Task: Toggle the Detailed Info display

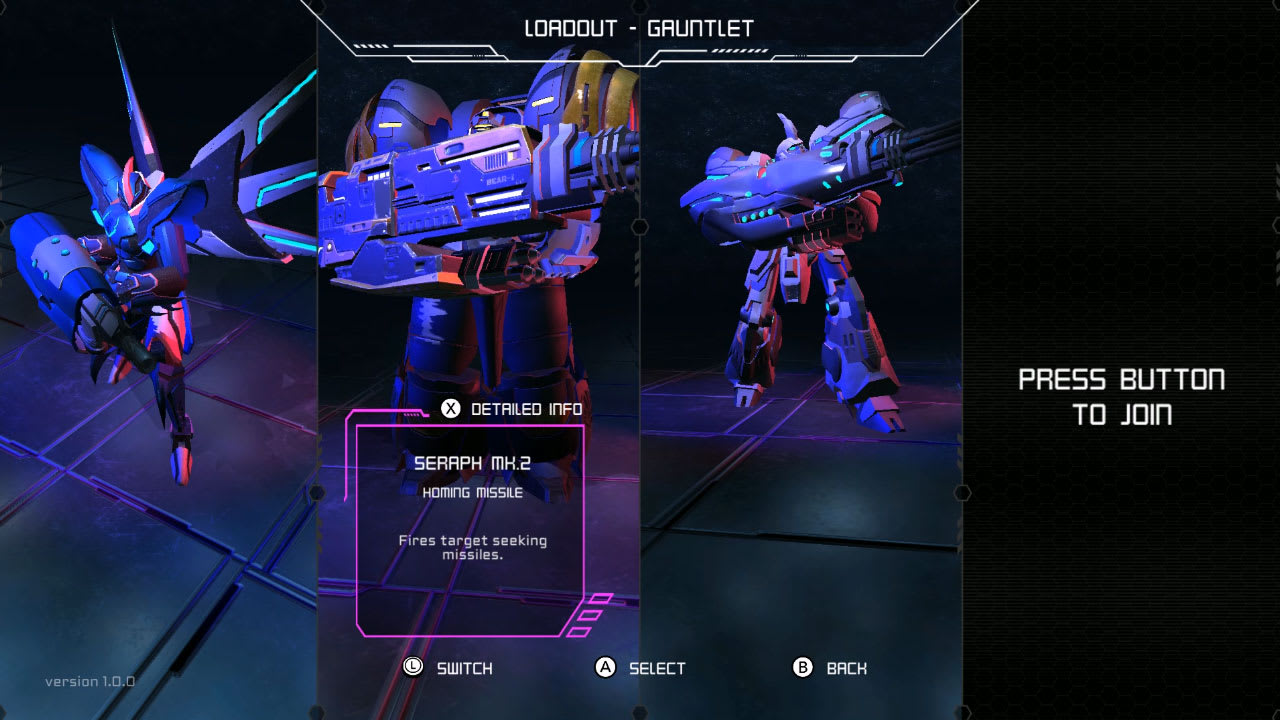Action: point(515,409)
